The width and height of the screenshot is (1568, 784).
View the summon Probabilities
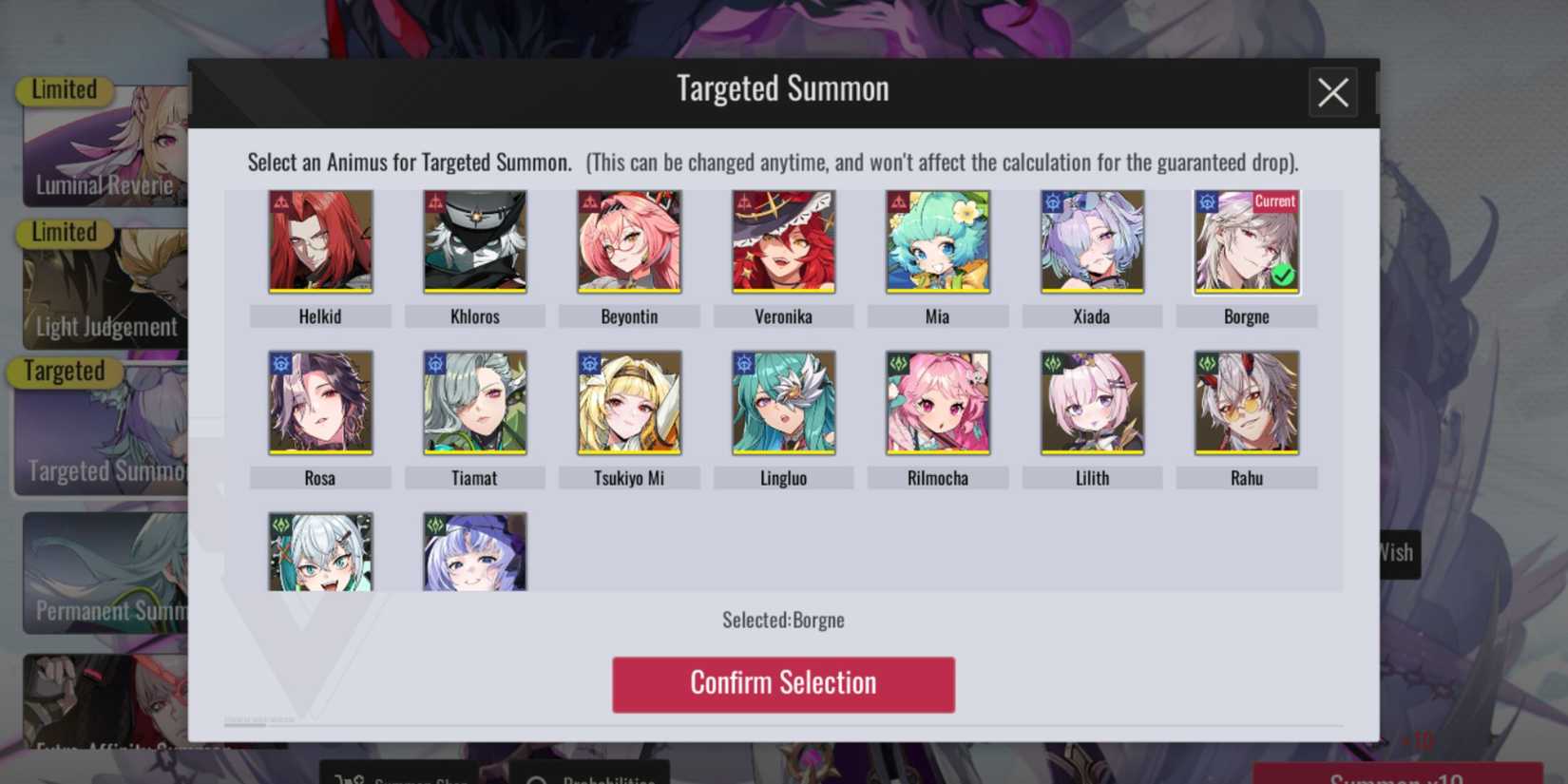594,777
